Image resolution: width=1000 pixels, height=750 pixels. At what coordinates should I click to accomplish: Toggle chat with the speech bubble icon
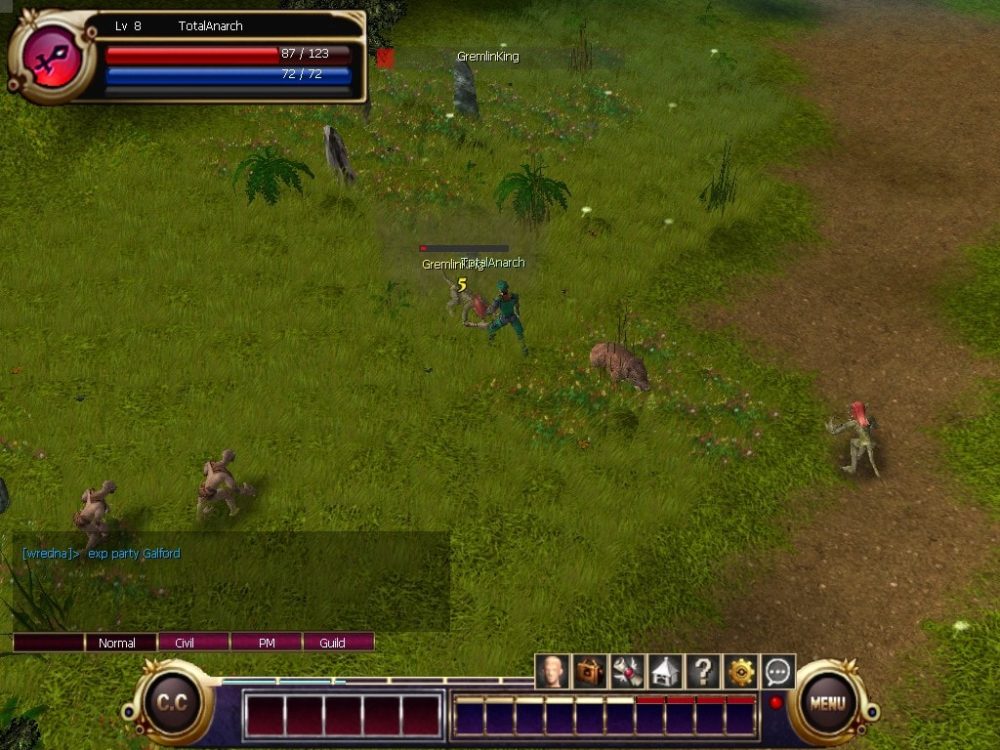(778, 672)
